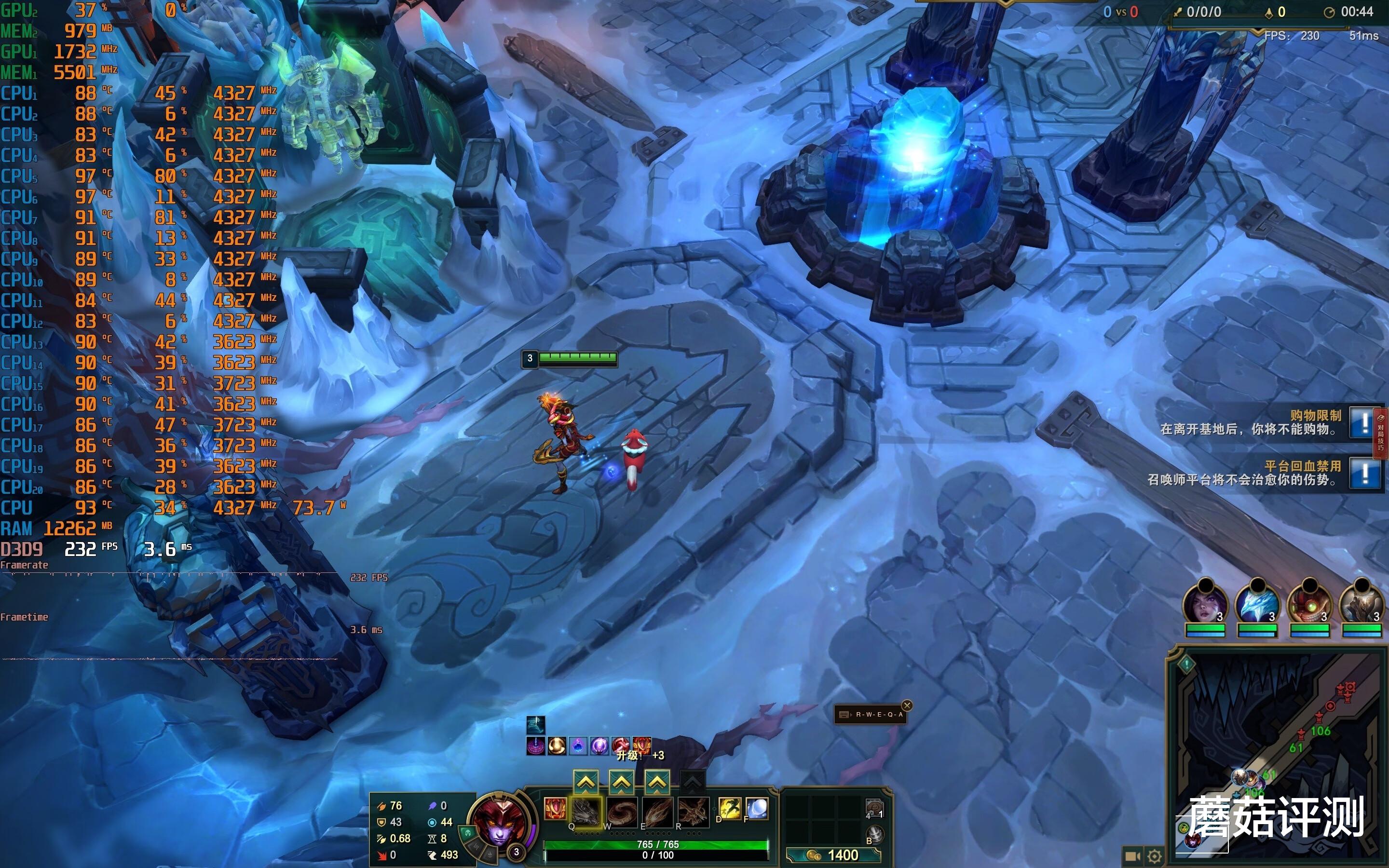Level up the W ability Burnout
1389x868 pixels.
(x=622, y=782)
